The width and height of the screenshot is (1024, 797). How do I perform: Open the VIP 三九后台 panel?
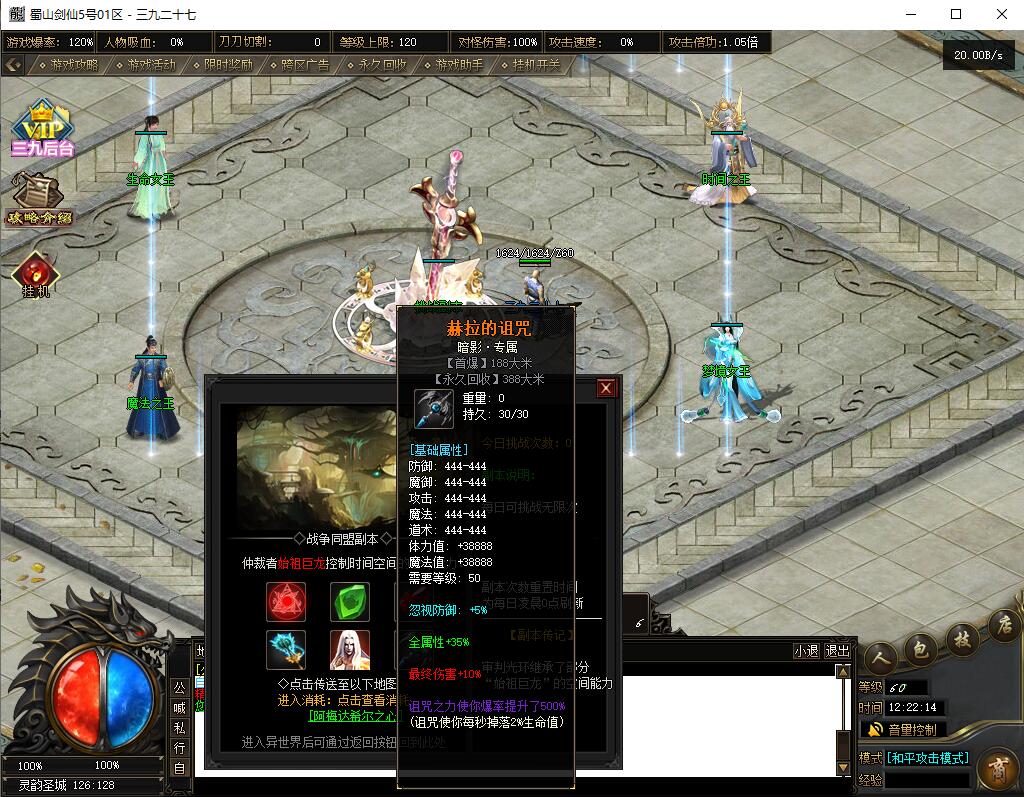click(x=42, y=130)
